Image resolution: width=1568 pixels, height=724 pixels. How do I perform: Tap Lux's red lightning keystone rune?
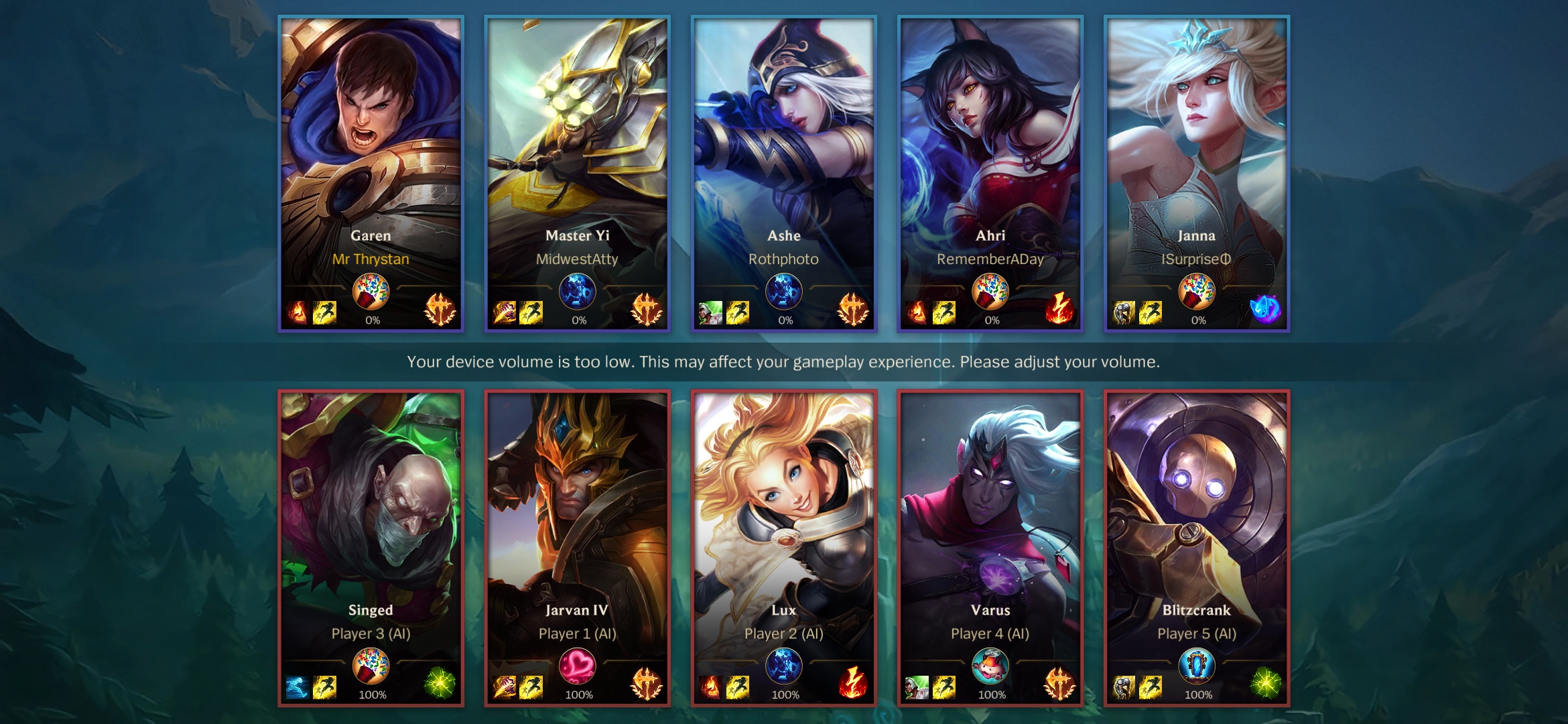[853, 684]
